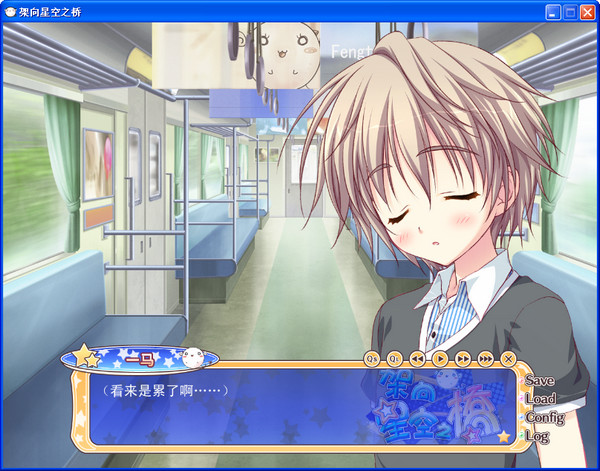
Task: Open the Save menu
Action: [538, 381]
